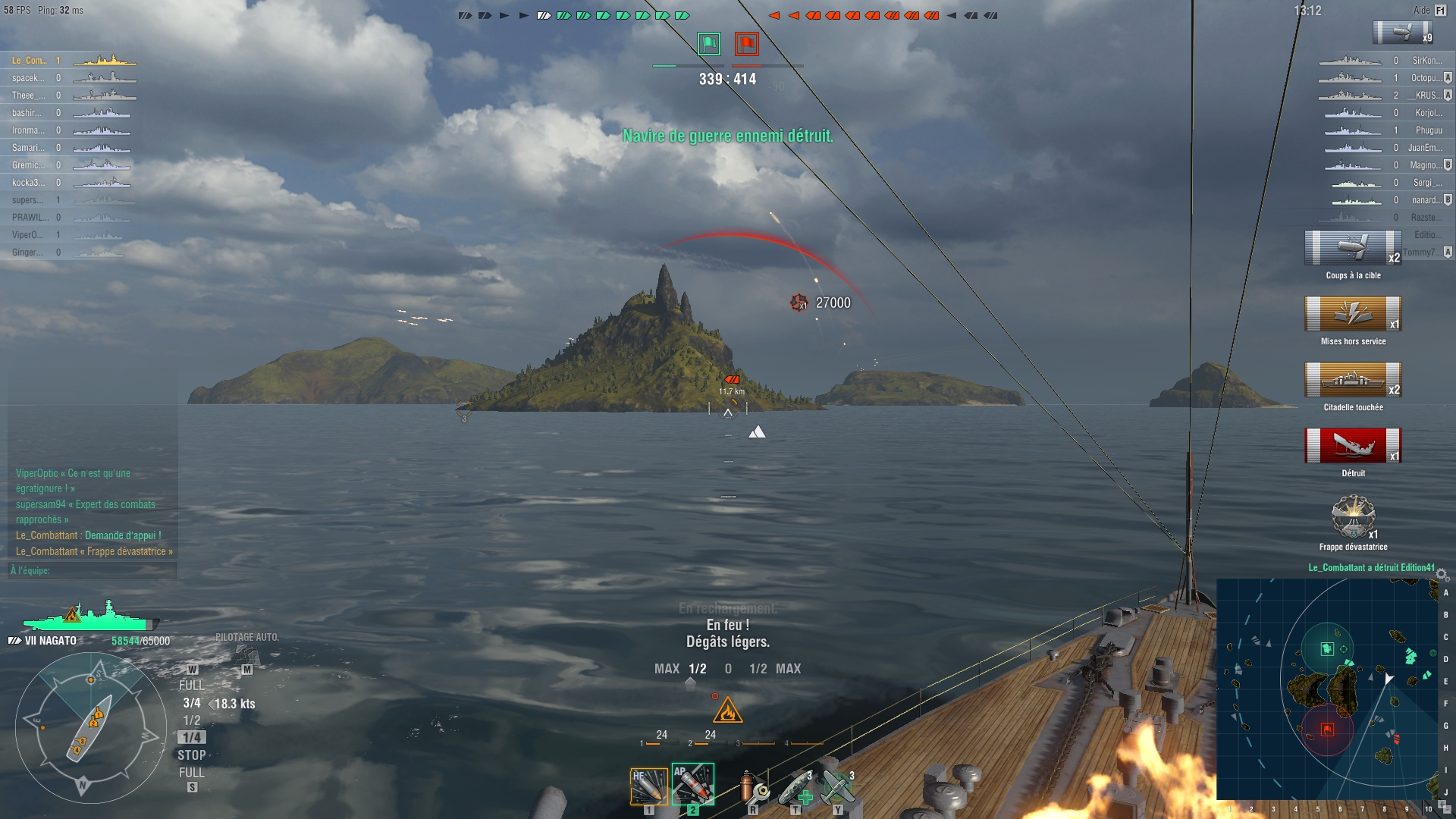Screen dimensions: 1456x819
Task: Click the ship heading compass dial
Action: [91, 729]
